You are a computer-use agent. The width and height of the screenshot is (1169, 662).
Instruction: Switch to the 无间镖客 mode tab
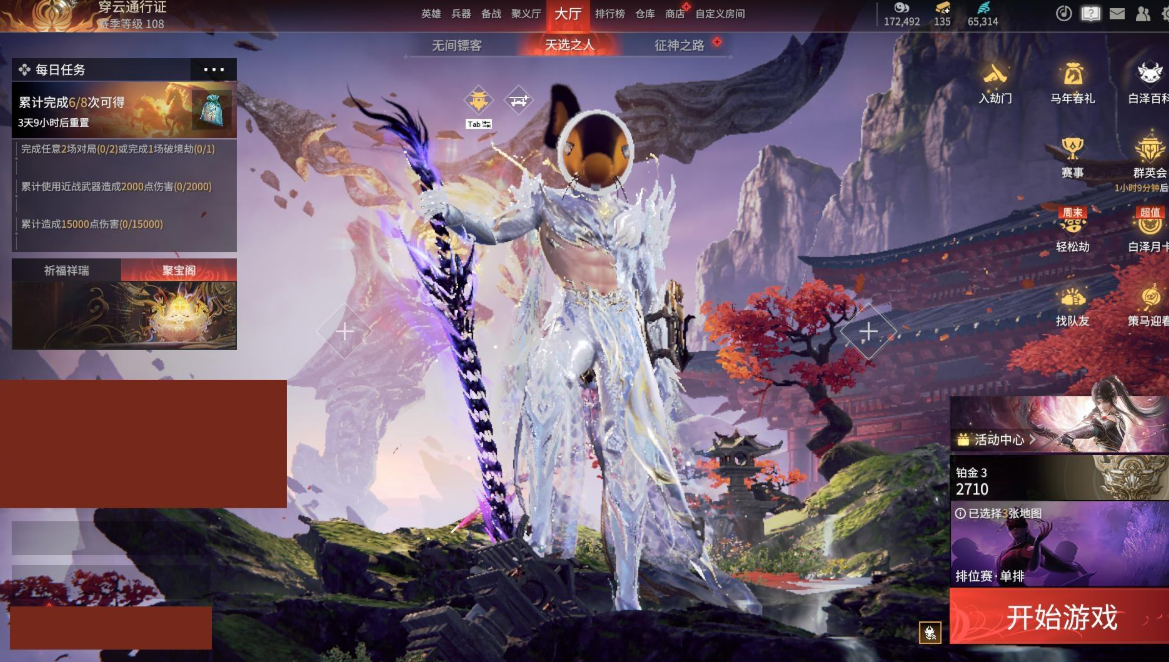pyautogui.click(x=457, y=45)
